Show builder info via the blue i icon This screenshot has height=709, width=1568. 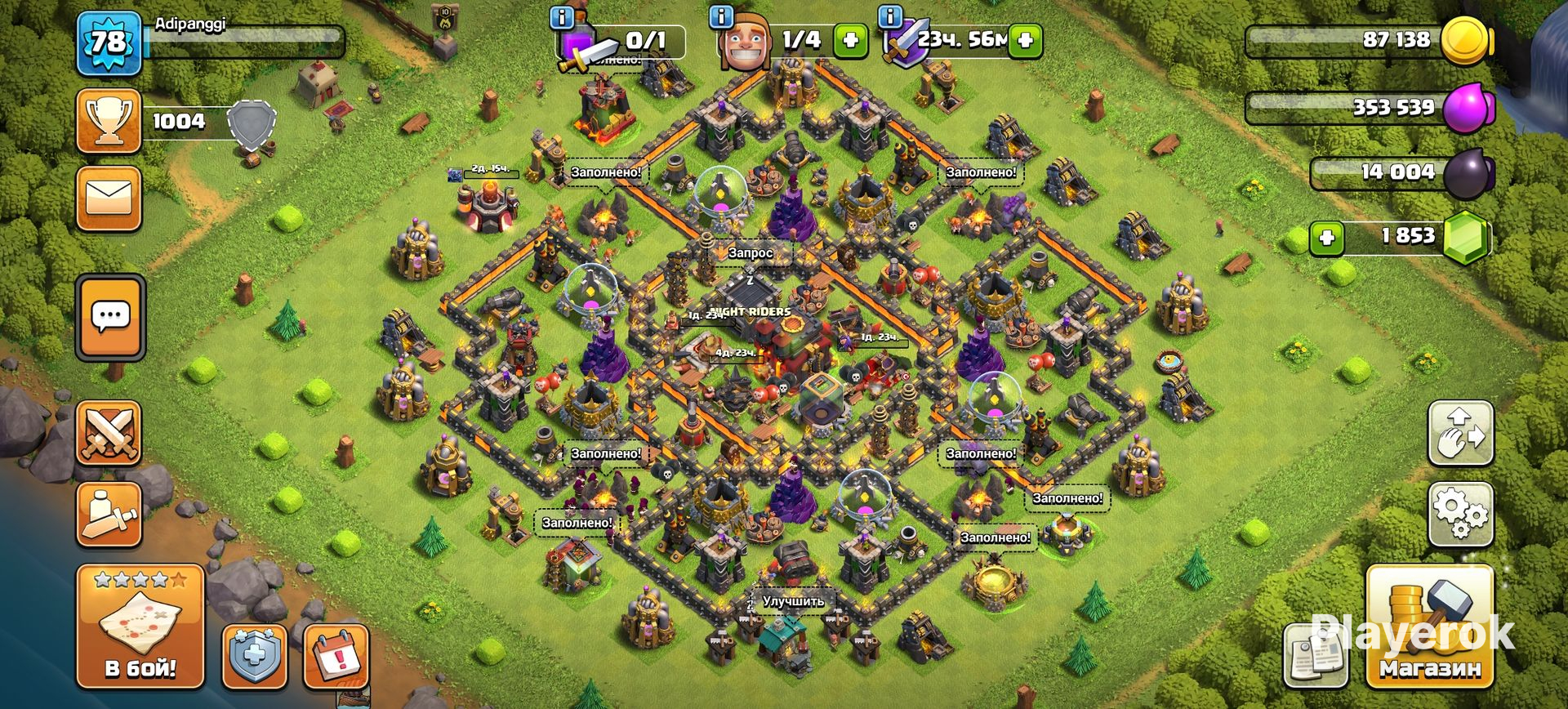(x=721, y=16)
